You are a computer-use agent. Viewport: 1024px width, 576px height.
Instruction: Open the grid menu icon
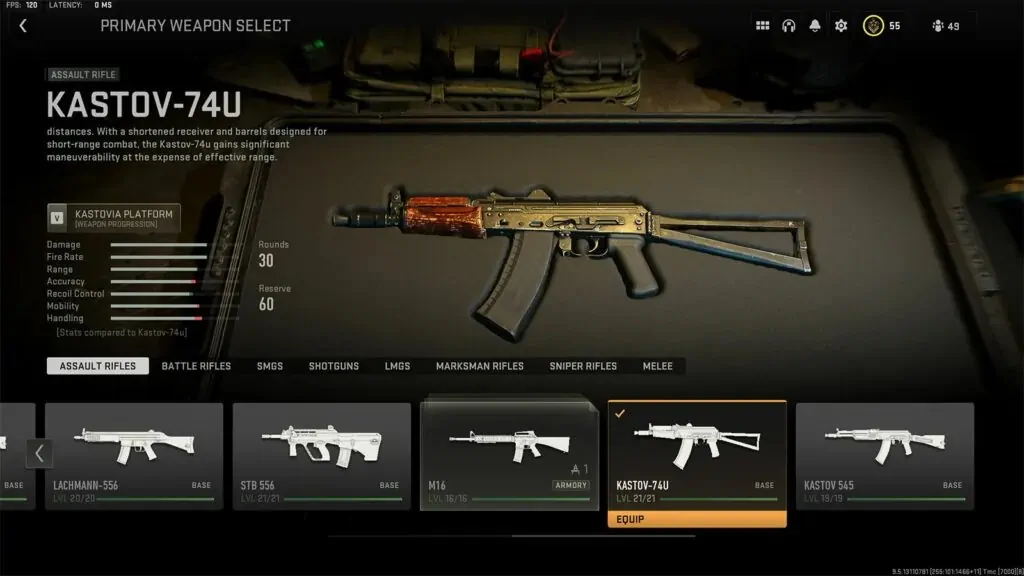pos(762,26)
